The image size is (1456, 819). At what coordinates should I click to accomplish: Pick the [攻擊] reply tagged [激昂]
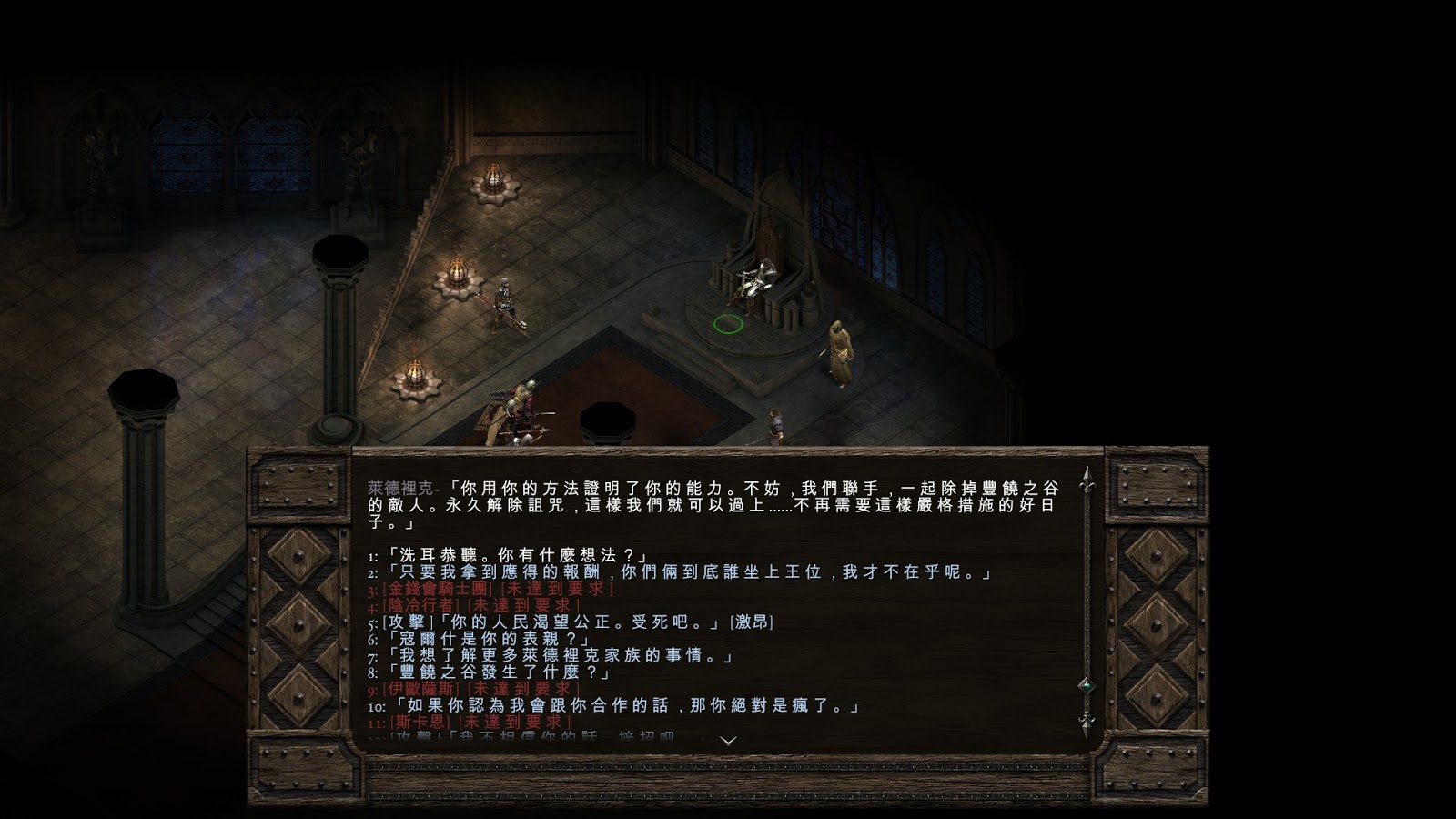click(577, 622)
